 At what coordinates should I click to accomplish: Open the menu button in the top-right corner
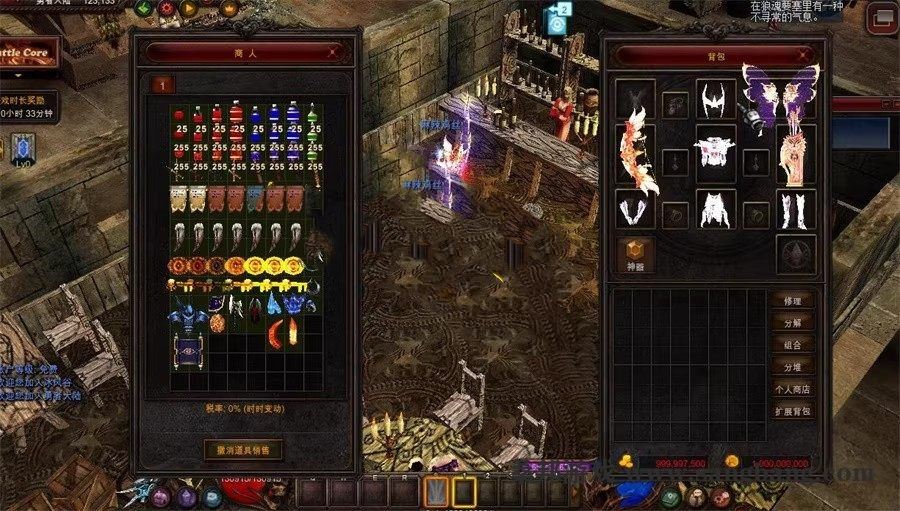879,16
